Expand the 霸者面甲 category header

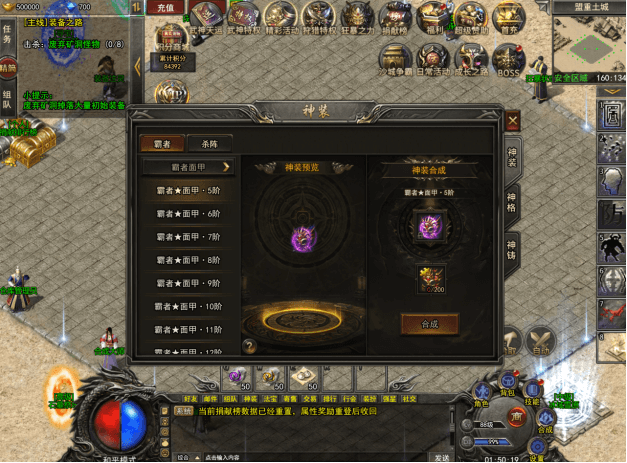click(189, 167)
